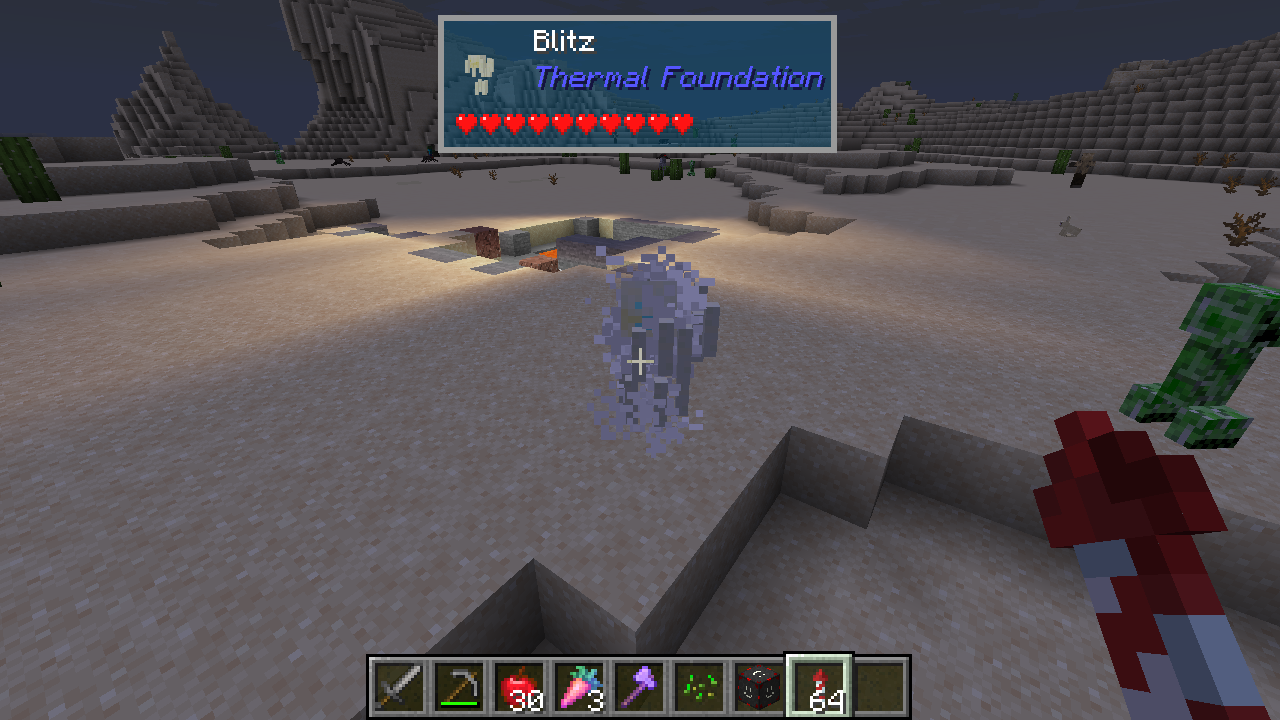The image size is (1280, 720).
Task: Select the iron sword hotbar slot
Action: click(x=400, y=687)
